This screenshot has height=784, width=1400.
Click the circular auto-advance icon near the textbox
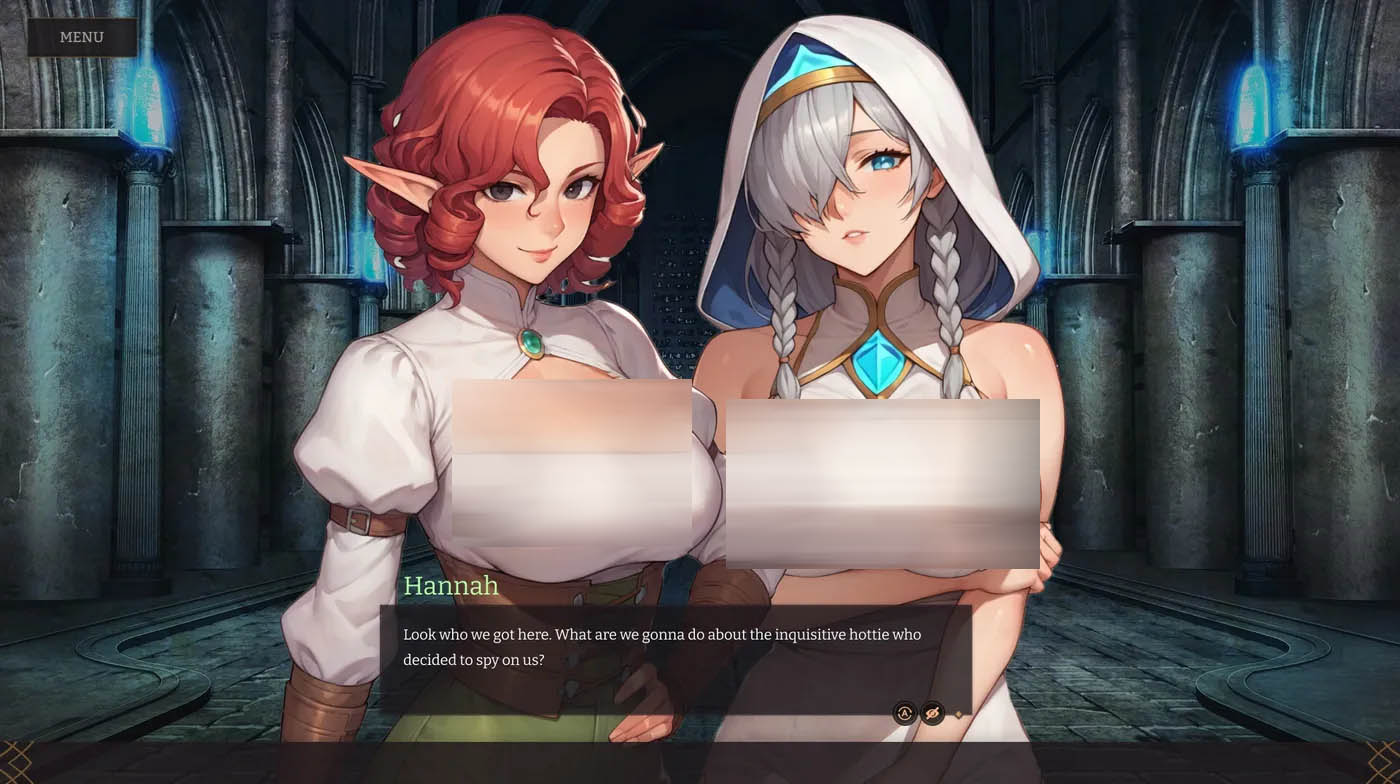(x=904, y=713)
